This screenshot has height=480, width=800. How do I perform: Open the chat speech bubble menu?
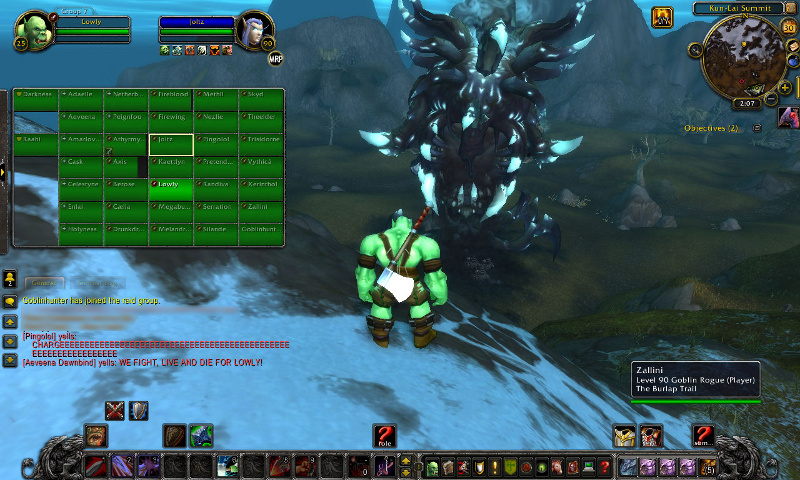pyautogui.click(x=9, y=300)
